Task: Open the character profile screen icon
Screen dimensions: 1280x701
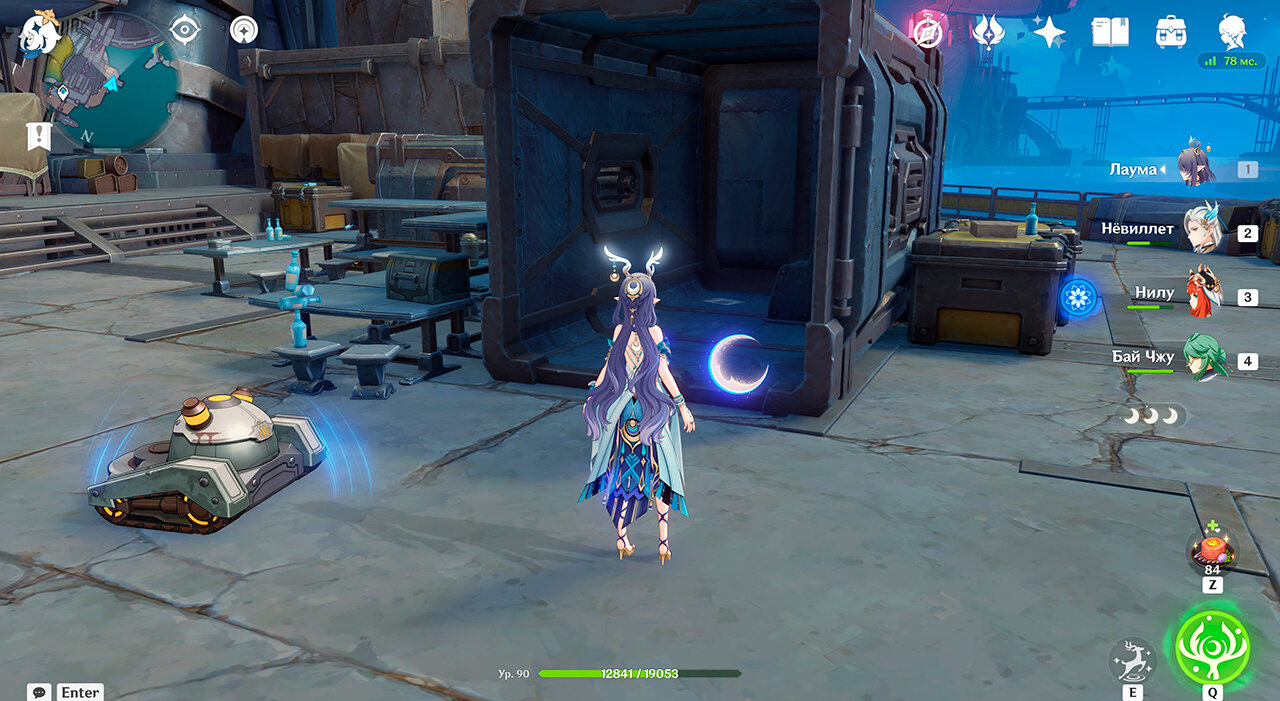Action: click(x=1232, y=32)
